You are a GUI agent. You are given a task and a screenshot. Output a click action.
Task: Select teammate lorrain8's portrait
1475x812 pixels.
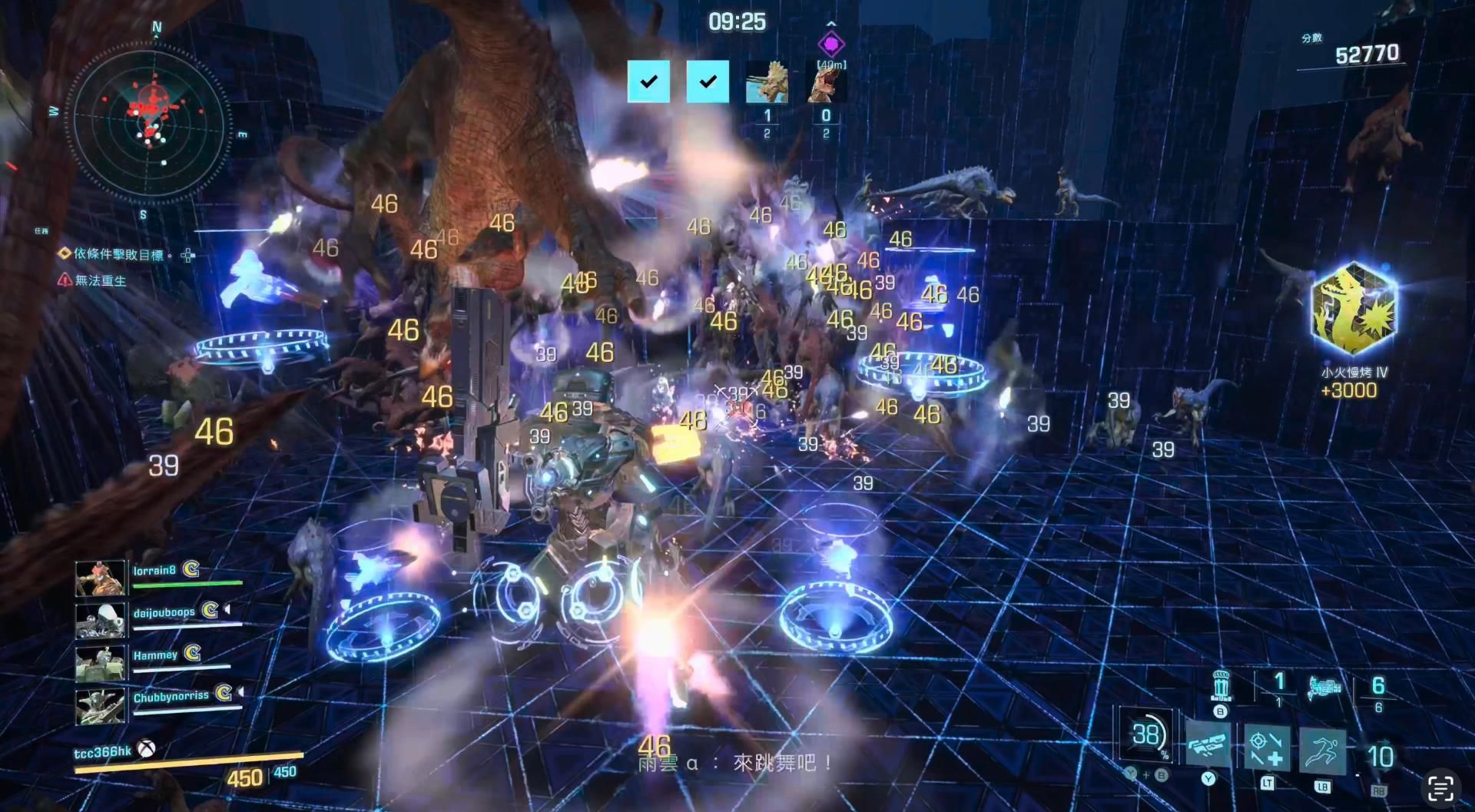point(100,578)
